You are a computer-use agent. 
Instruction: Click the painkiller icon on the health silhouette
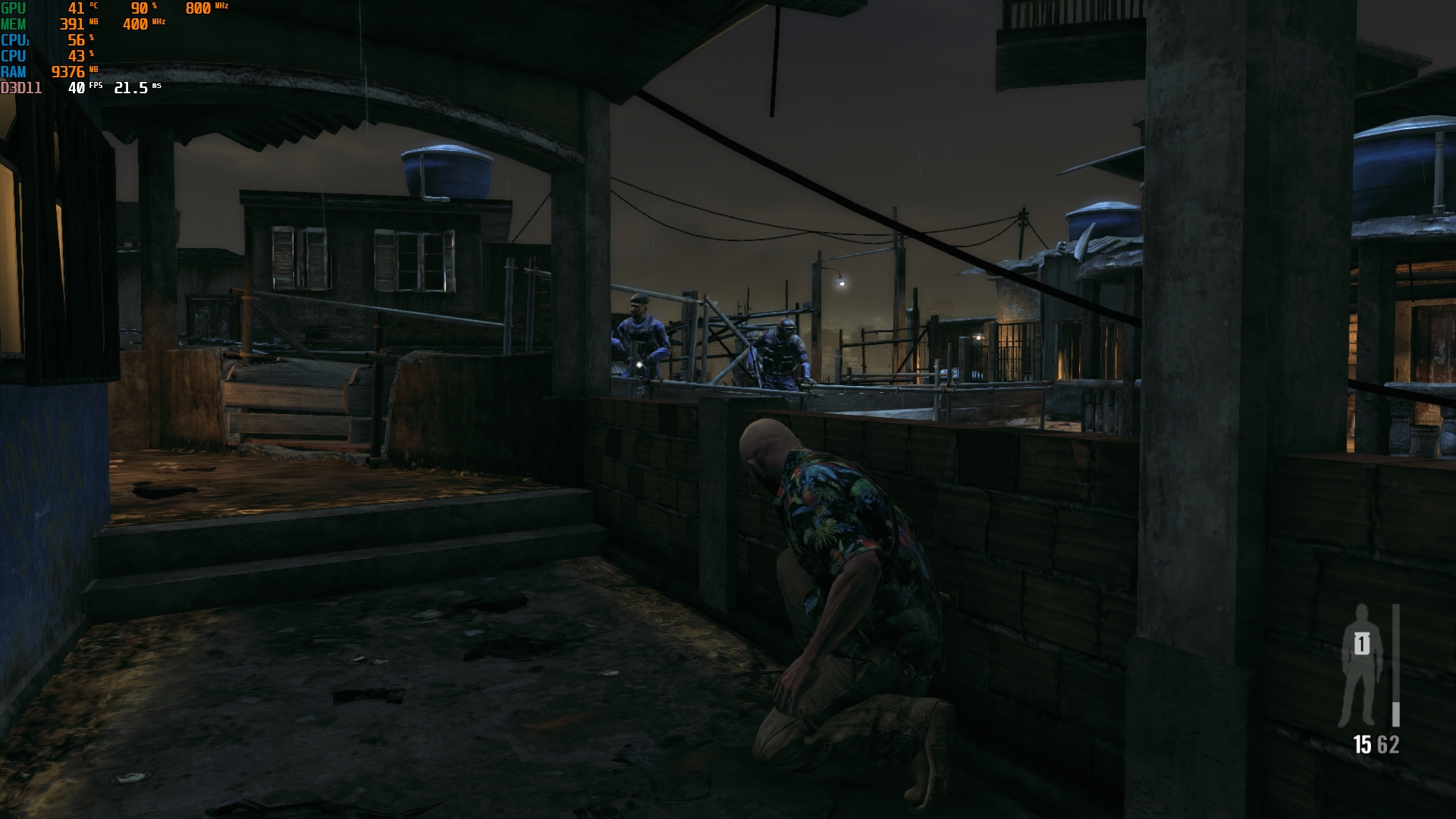click(x=1362, y=645)
